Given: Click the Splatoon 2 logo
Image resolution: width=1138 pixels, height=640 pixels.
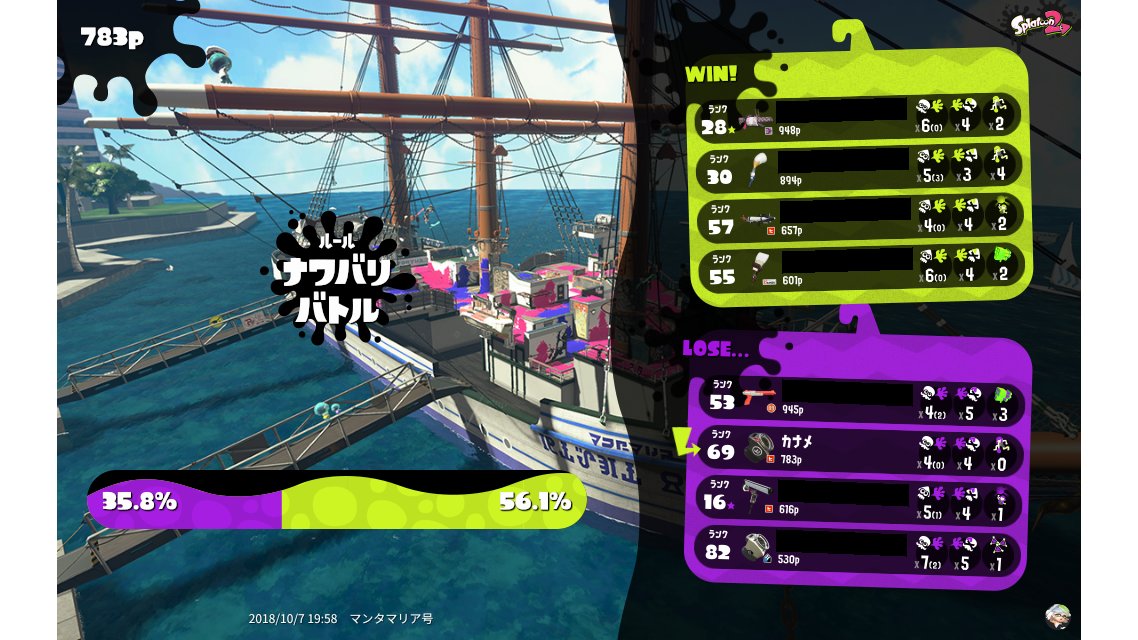Looking at the screenshot, I should tap(1042, 24).
